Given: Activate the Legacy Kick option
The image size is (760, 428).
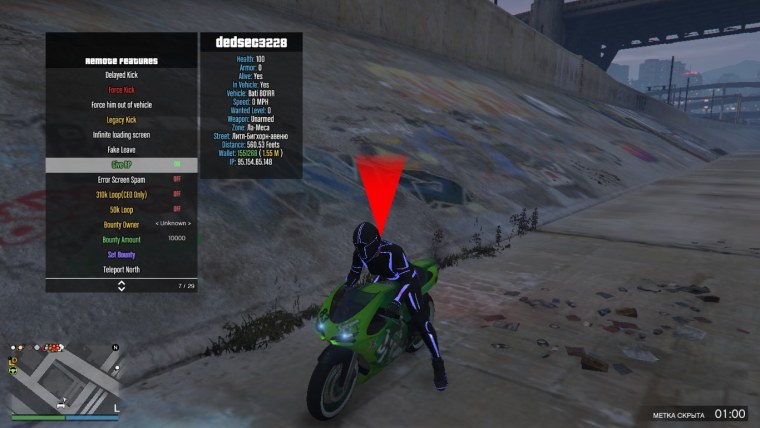Looking at the screenshot, I should [121, 120].
